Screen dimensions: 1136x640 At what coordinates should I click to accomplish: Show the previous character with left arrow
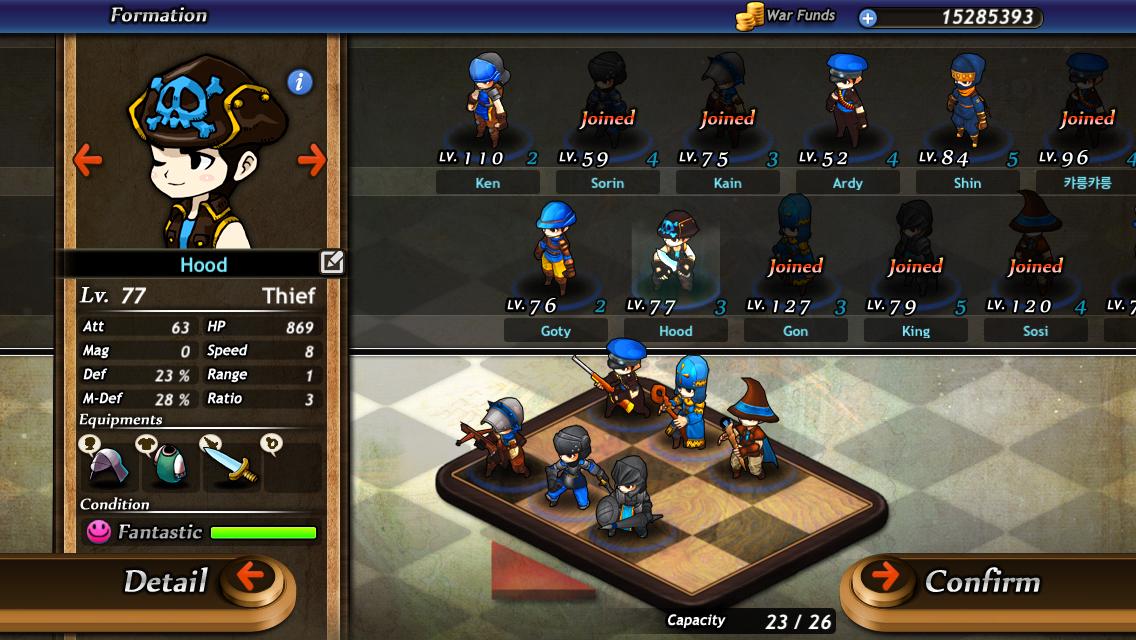point(88,159)
